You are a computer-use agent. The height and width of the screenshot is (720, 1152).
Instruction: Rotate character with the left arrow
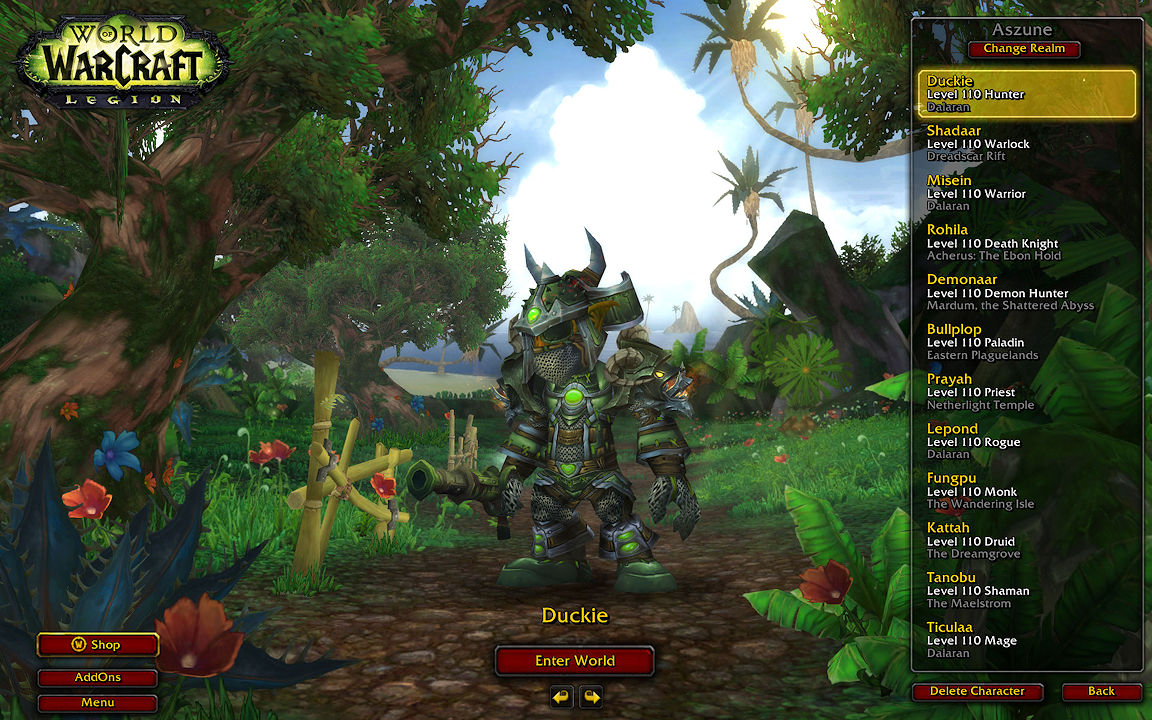[x=561, y=696]
